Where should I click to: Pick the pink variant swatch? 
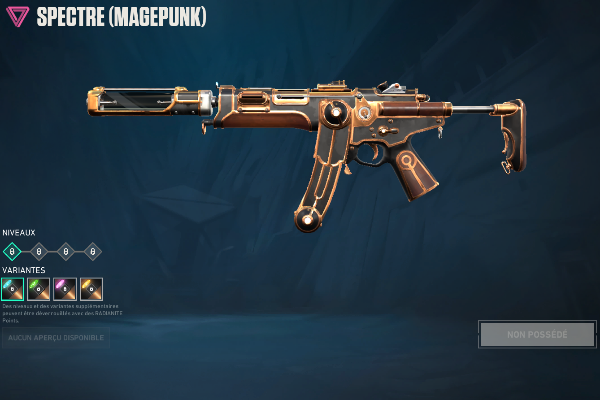coord(65,289)
